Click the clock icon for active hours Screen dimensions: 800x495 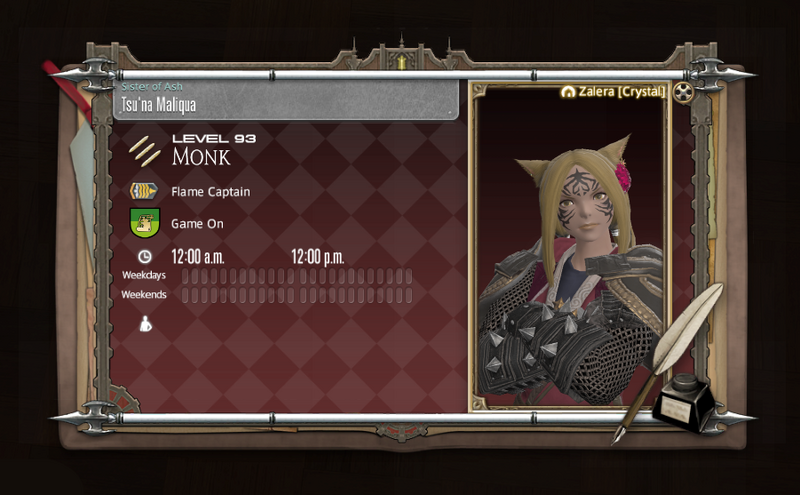[x=145, y=257]
